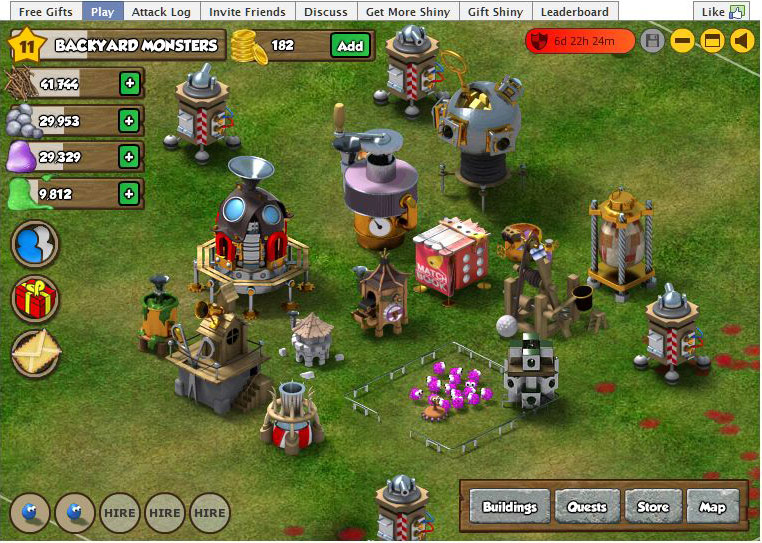Screen dimensions: 762x543
Task: Switch to the Attack Log tab
Action: 161,12
